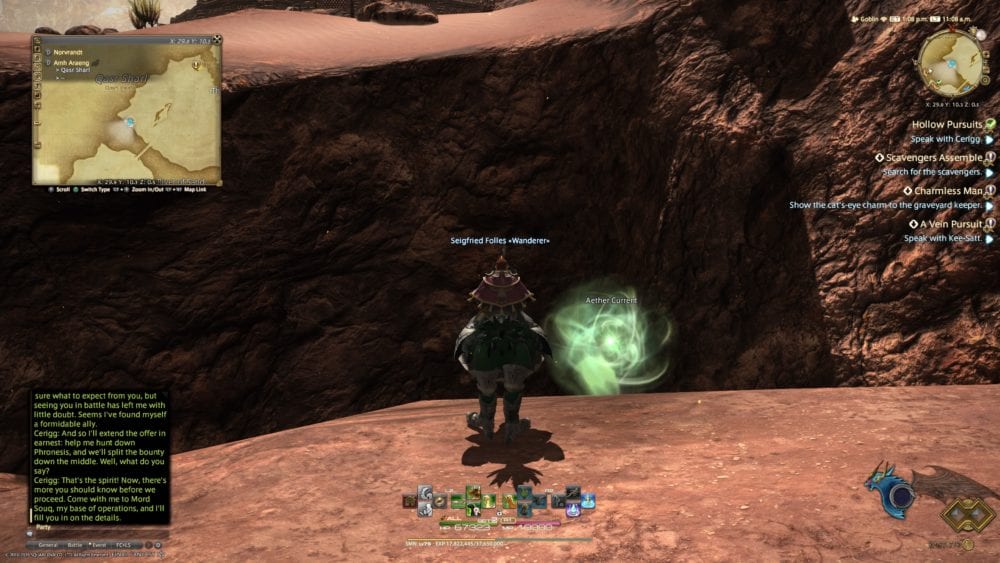Image resolution: width=1000 pixels, height=563 pixels.
Task: Open the Scavengers Assemble quest entry
Action: (933, 157)
